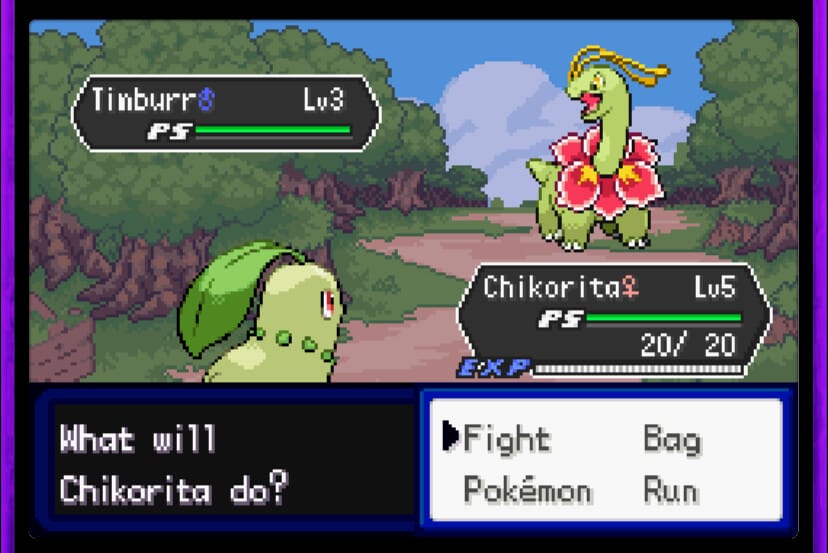Choose the Fight command
Viewport: 828px width, 553px height.
(507, 439)
